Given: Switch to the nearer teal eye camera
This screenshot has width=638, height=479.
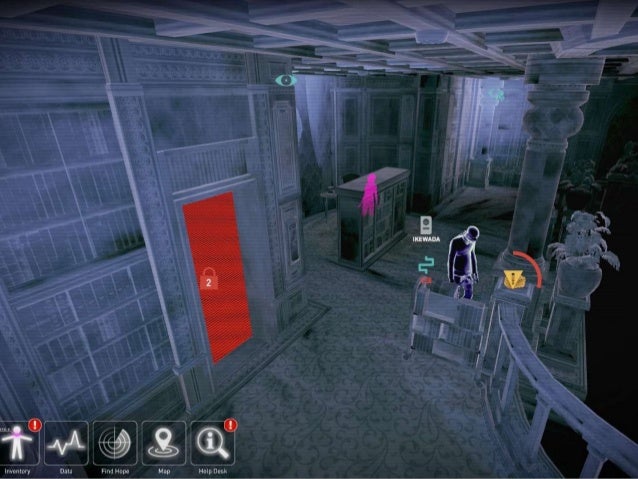Looking at the screenshot, I should pyautogui.click(x=286, y=78).
